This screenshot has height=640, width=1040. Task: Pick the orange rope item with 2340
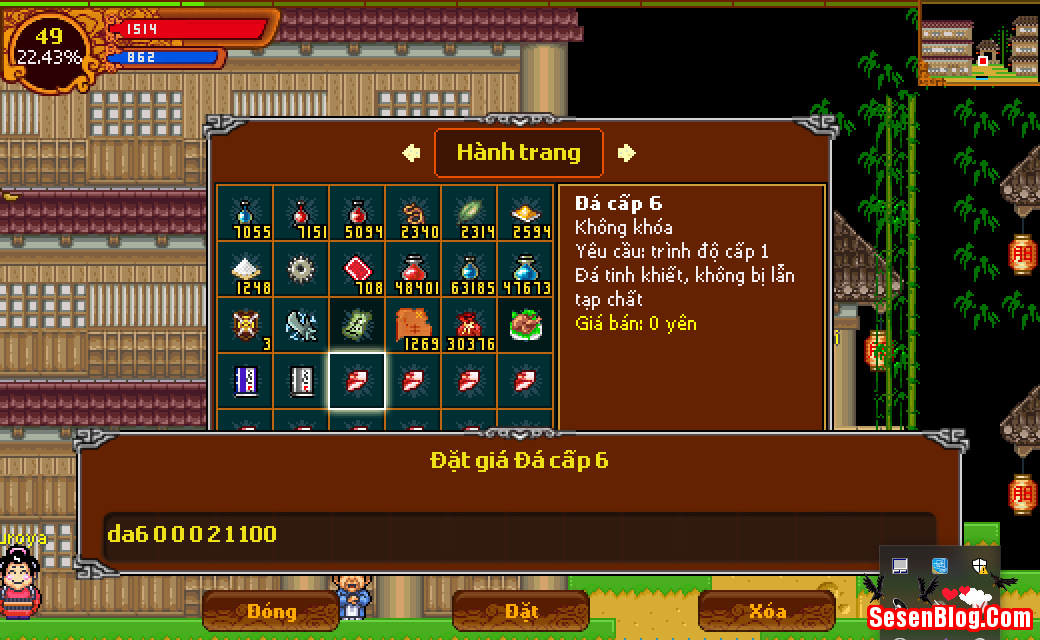(x=413, y=214)
